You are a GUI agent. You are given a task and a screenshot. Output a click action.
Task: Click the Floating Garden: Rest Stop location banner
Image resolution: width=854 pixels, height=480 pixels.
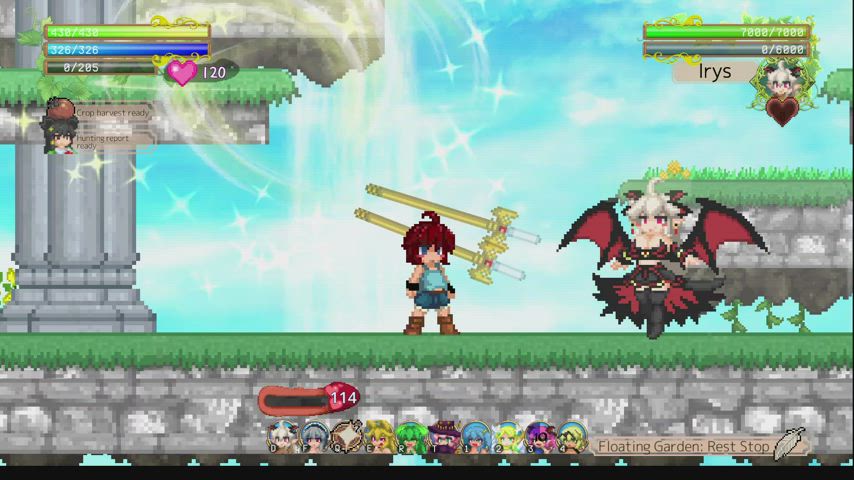[x=684, y=446]
